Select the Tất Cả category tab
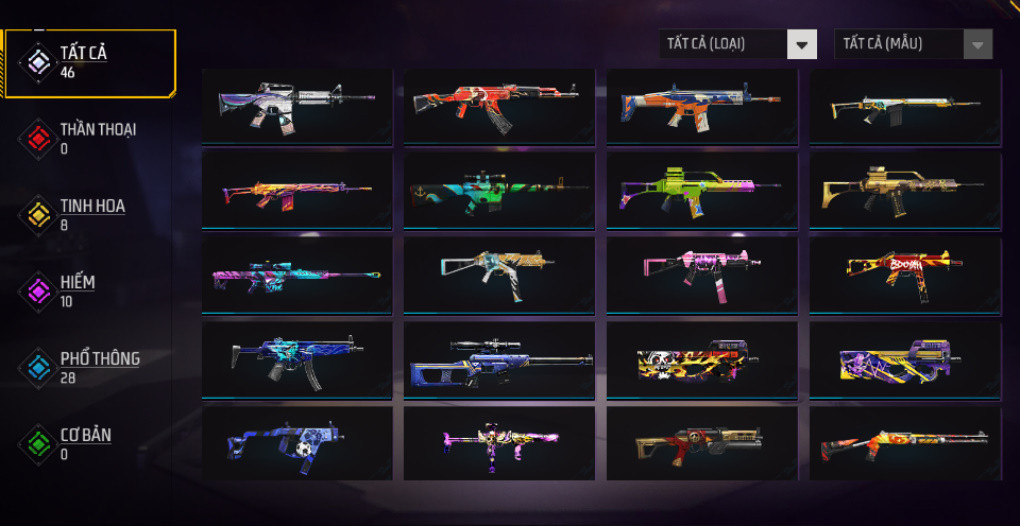The height and width of the screenshot is (526, 1020). (88, 62)
